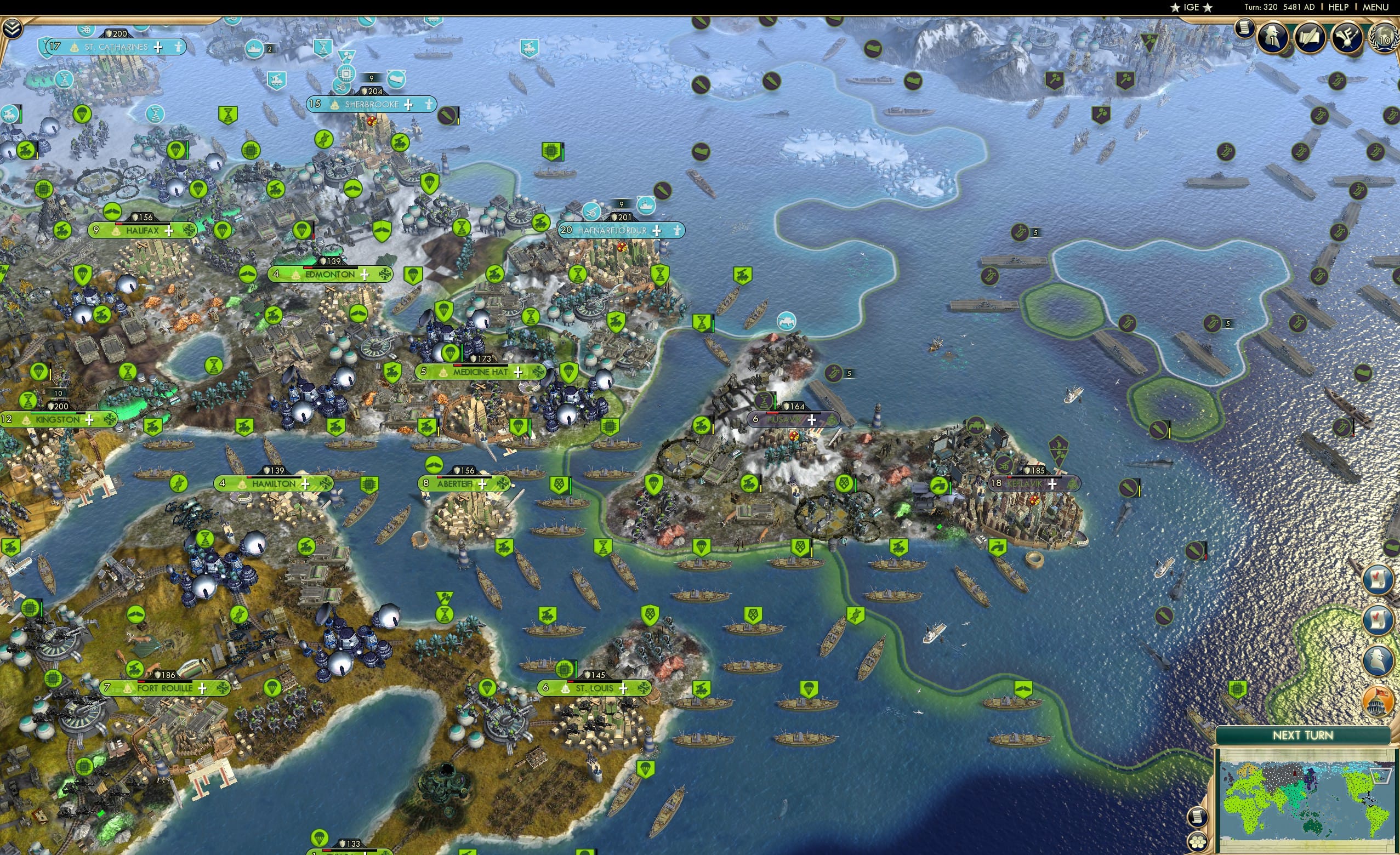Open the Social Policies quill-and-scroll icon

(1311, 37)
